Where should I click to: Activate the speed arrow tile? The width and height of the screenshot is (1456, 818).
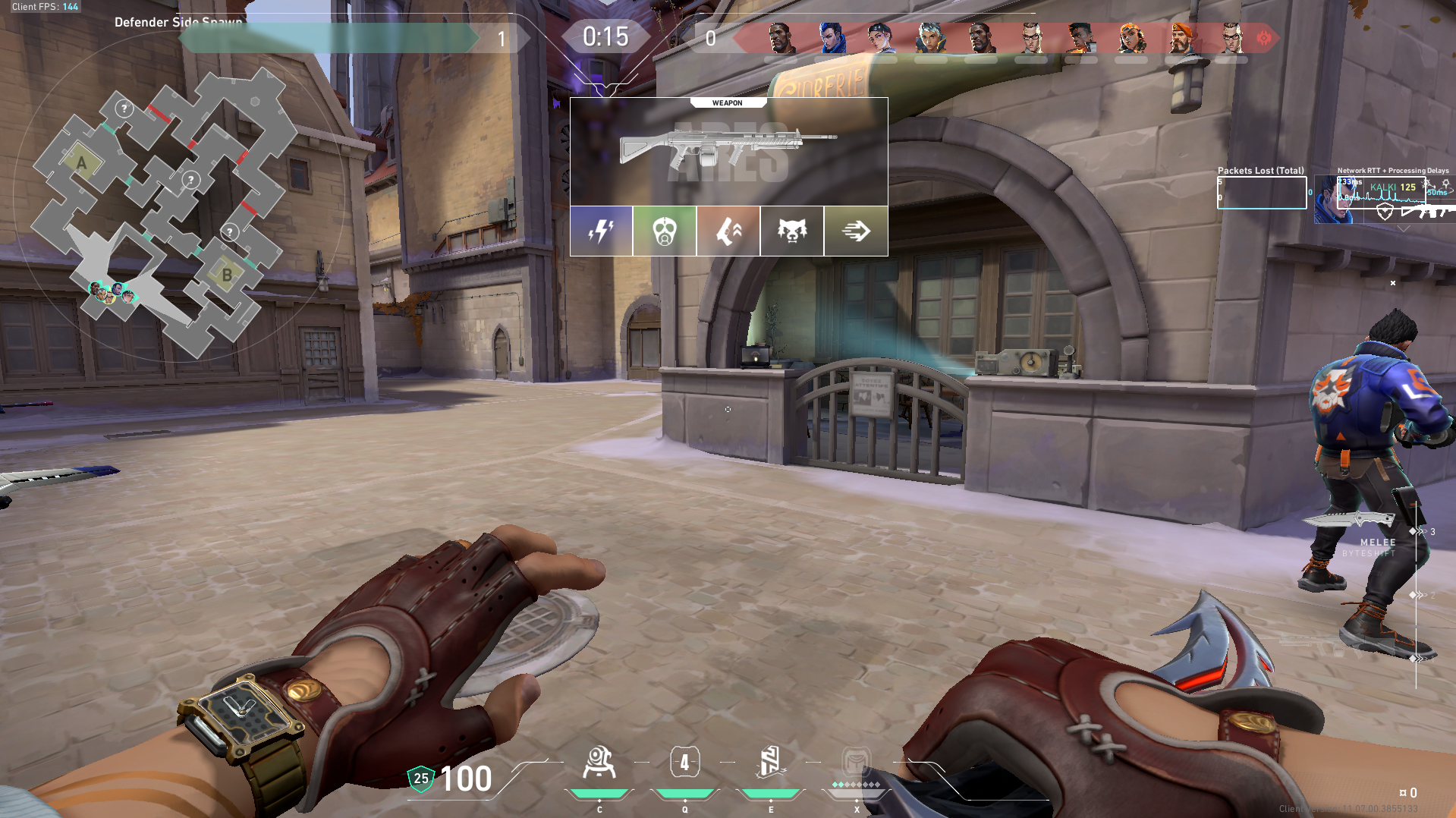click(x=856, y=231)
